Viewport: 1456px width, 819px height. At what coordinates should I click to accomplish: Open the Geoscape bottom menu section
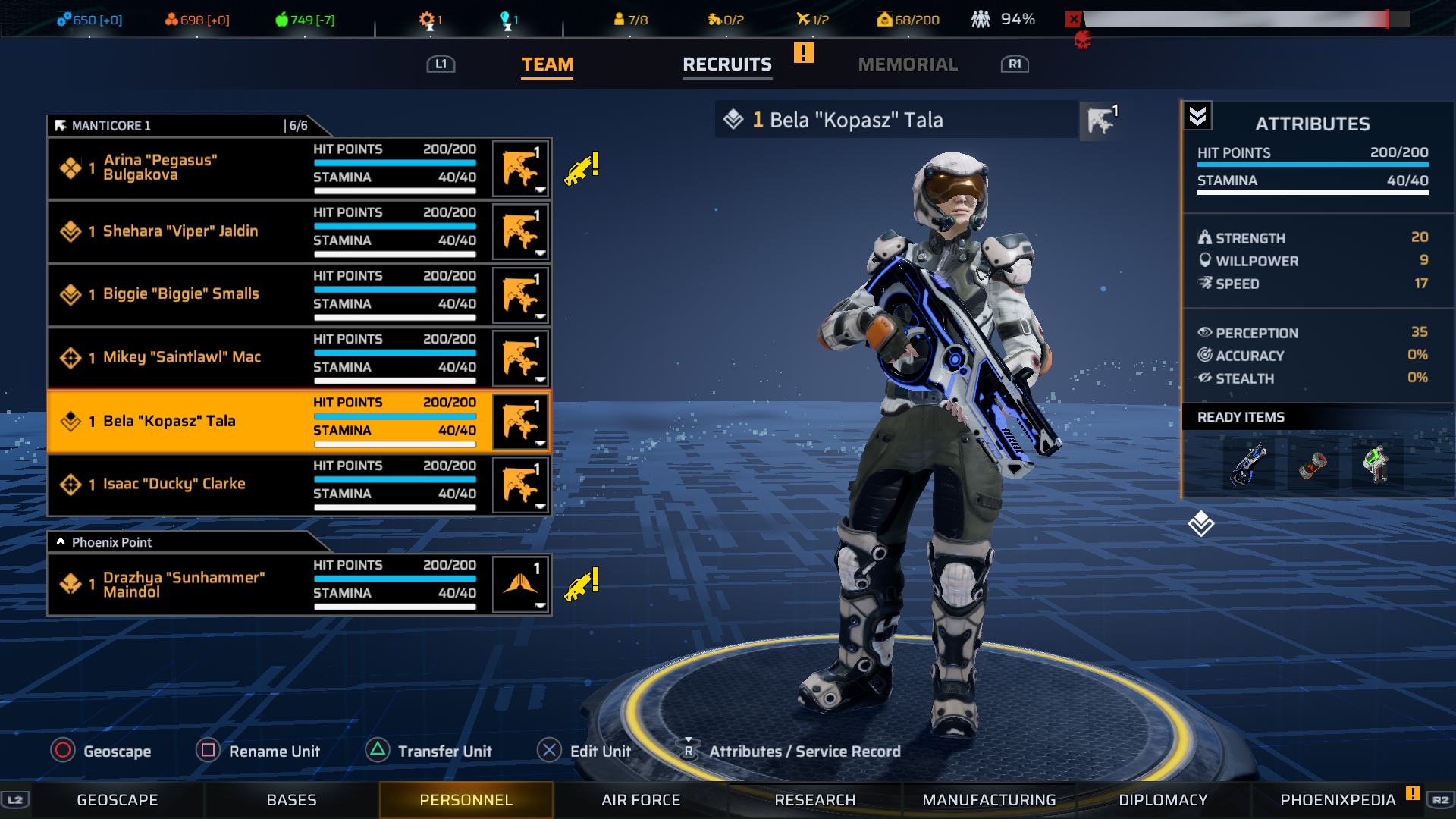pos(118,800)
